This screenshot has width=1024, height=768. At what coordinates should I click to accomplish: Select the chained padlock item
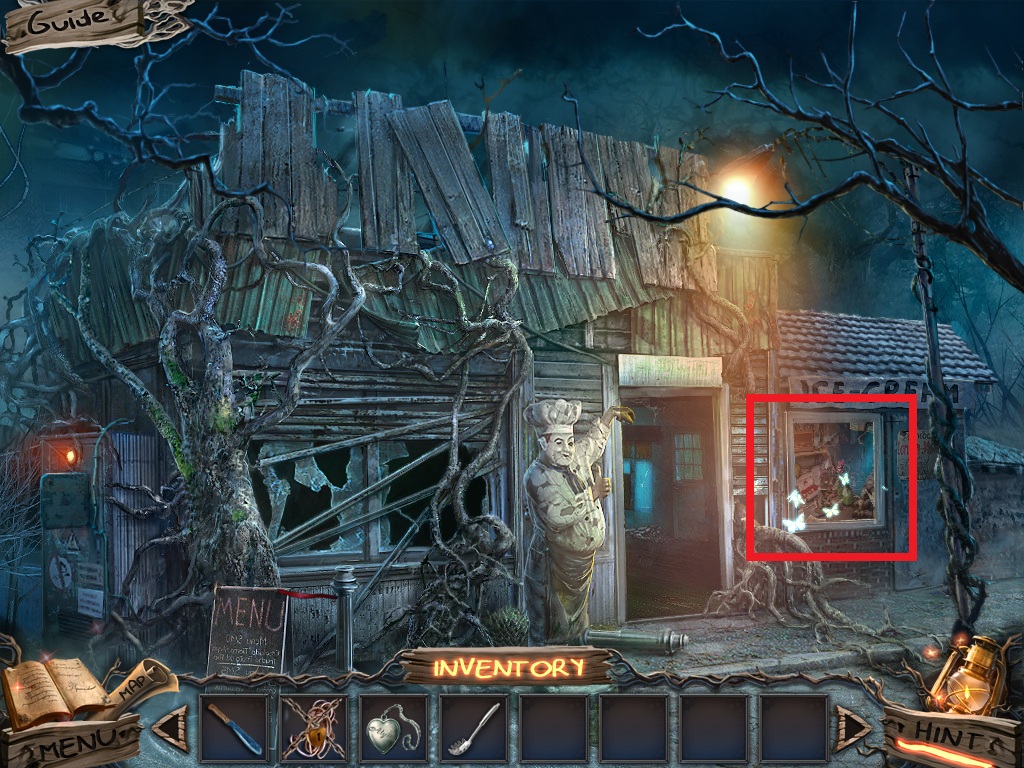314,729
